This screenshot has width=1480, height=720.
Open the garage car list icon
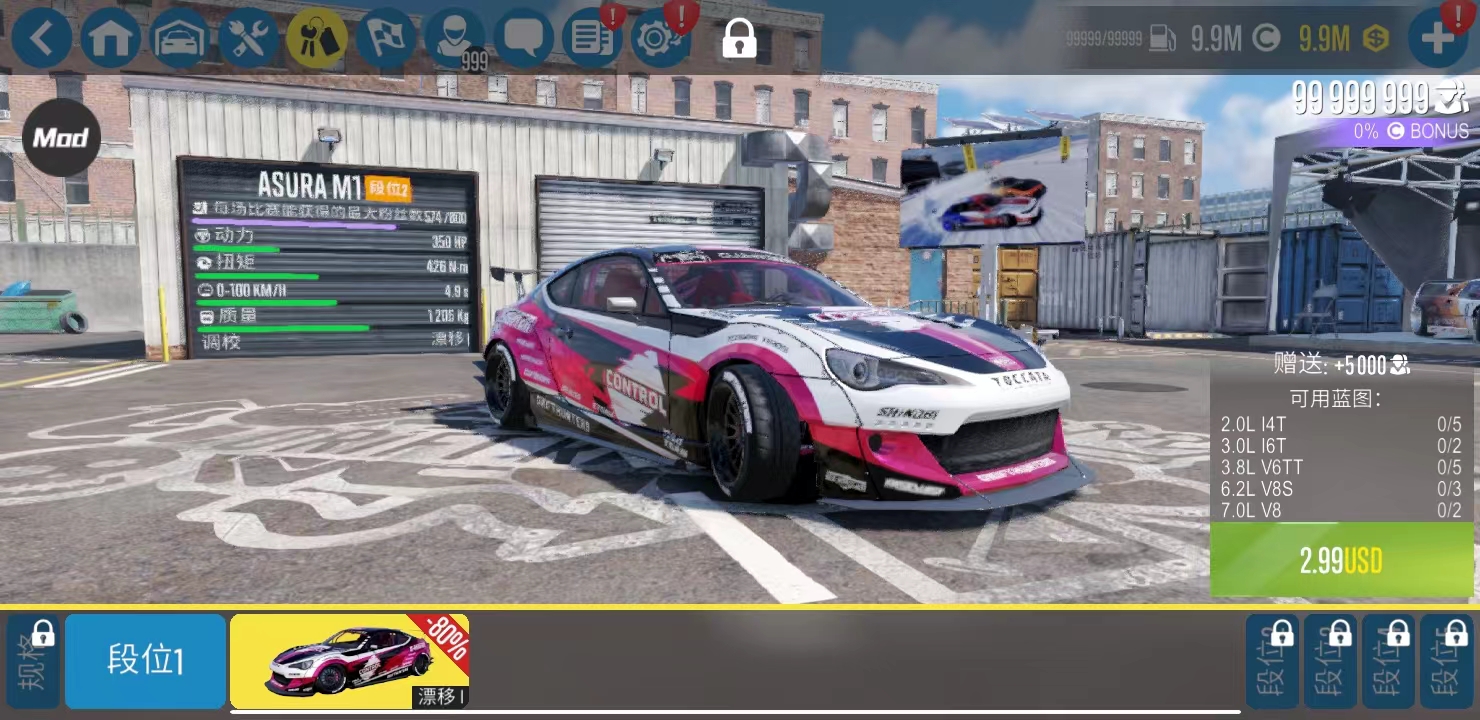(180, 37)
